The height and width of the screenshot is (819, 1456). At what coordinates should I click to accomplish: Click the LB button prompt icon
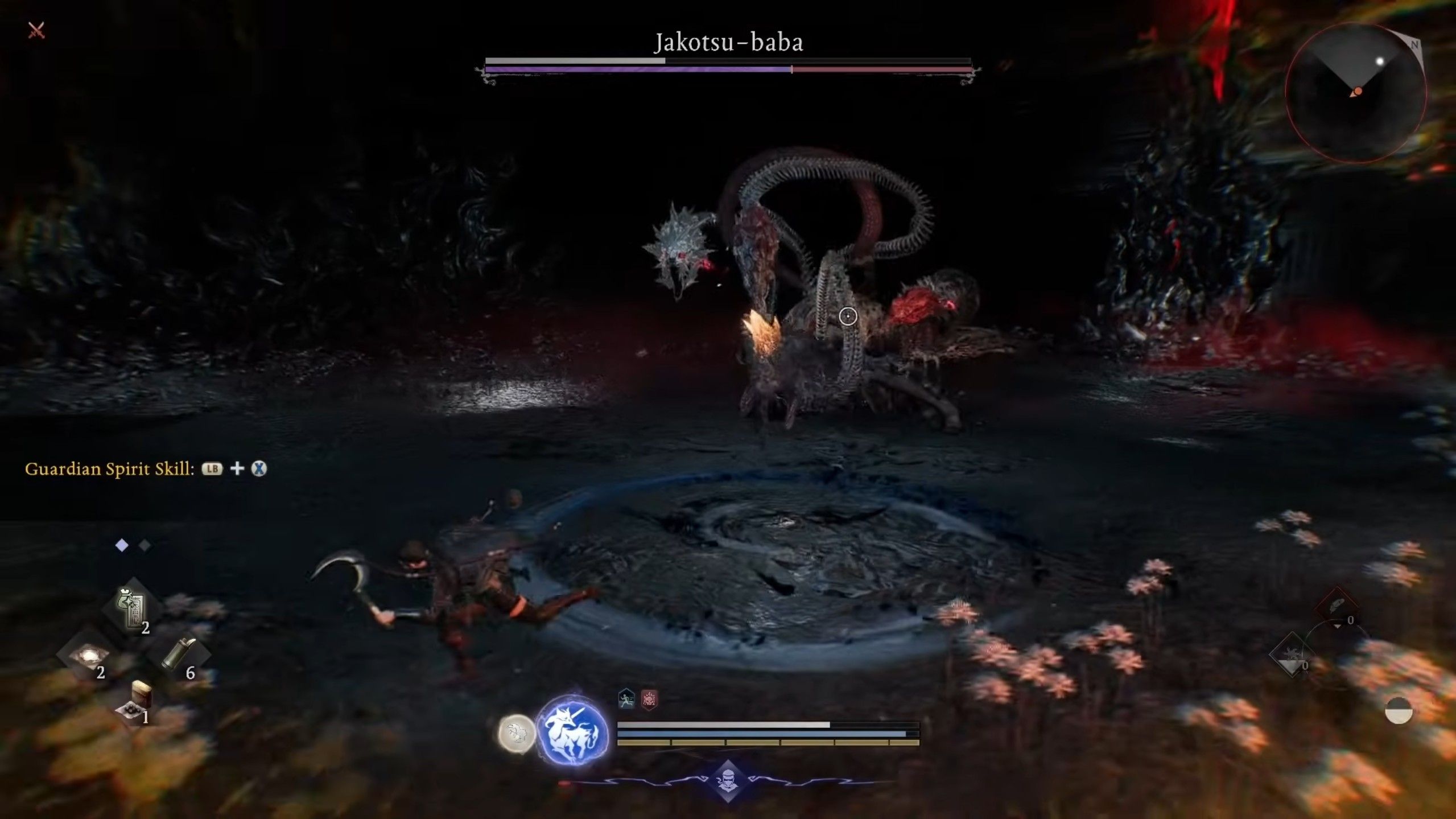[211, 468]
